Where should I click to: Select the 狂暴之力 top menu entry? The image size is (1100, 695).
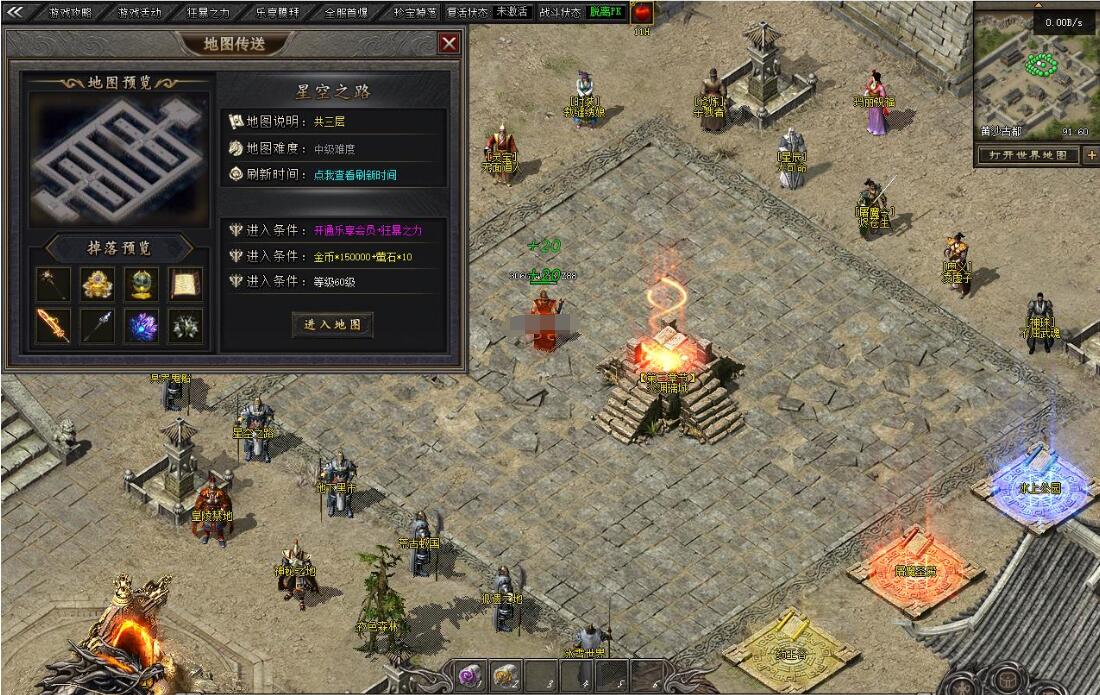[208, 13]
